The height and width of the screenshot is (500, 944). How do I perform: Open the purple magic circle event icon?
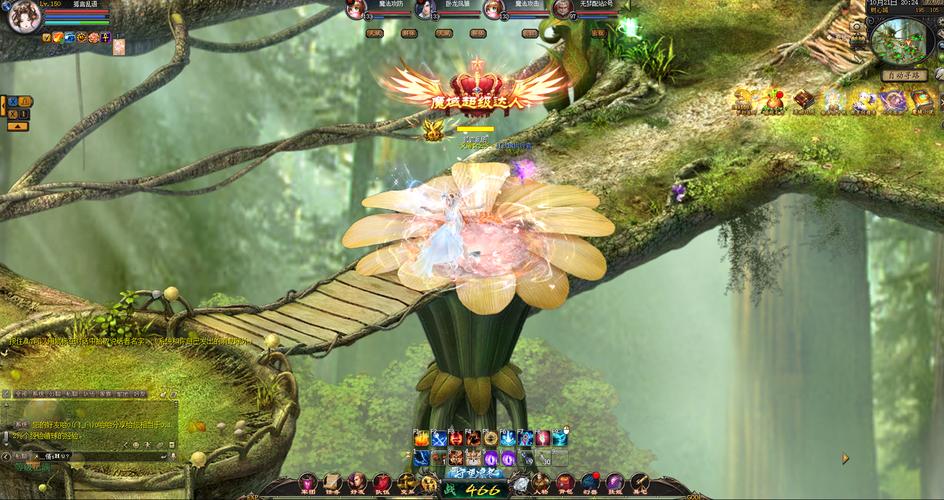click(893, 100)
